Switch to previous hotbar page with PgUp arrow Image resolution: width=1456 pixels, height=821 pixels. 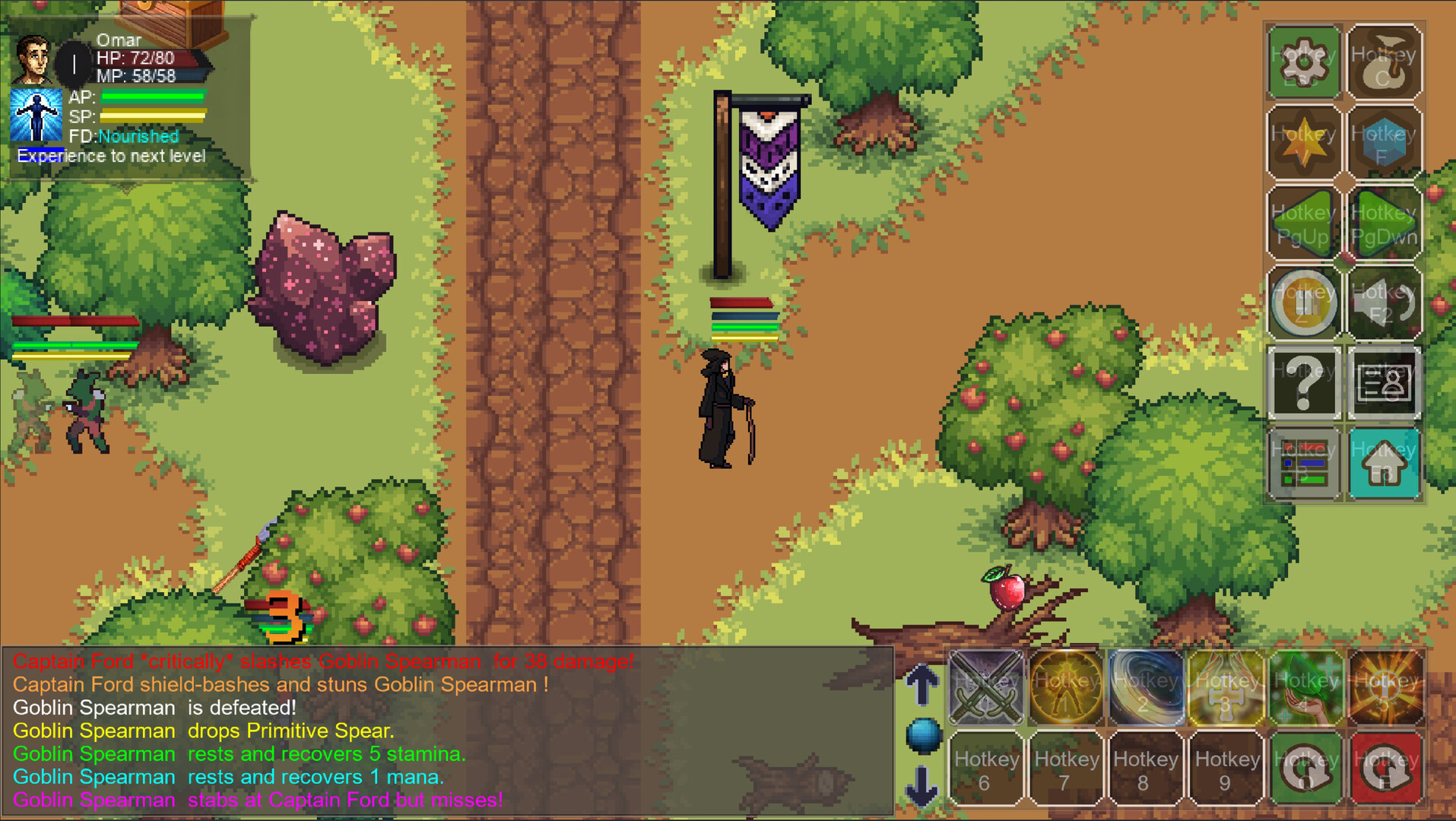pos(1302,223)
